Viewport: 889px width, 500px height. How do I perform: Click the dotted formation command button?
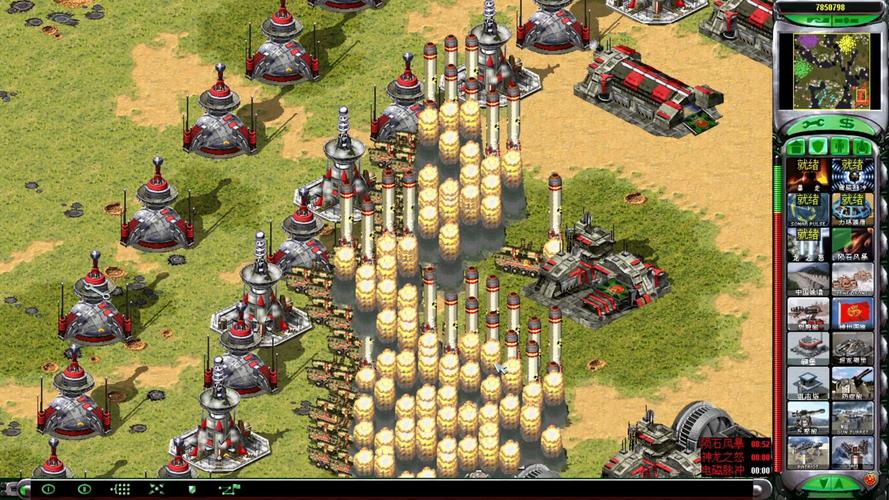click(x=121, y=489)
